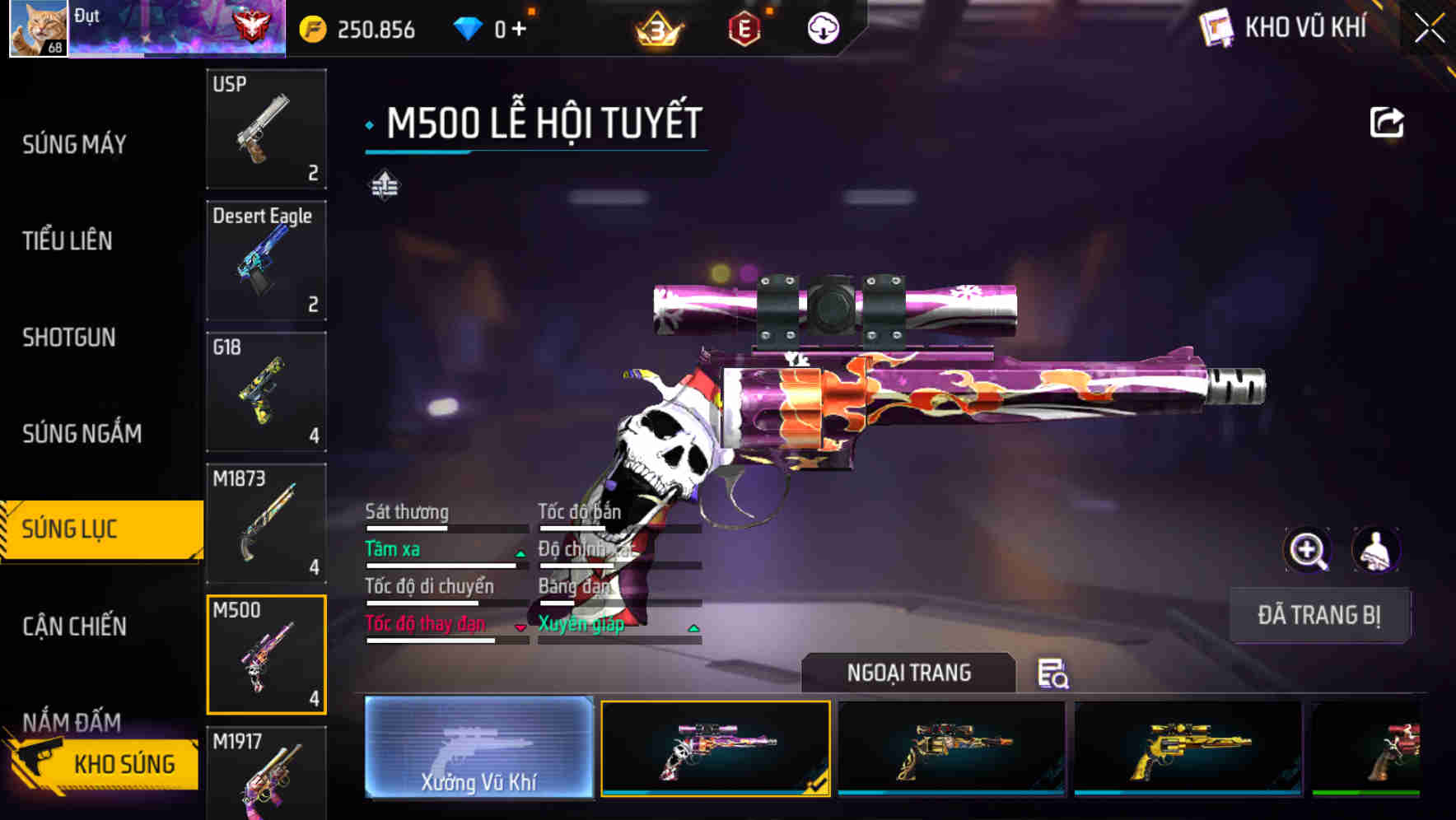The width and height of the screenshot is (1456, 820).
Task: Select the NGOẠI TRANG tab
Action: tap(909, 672)
